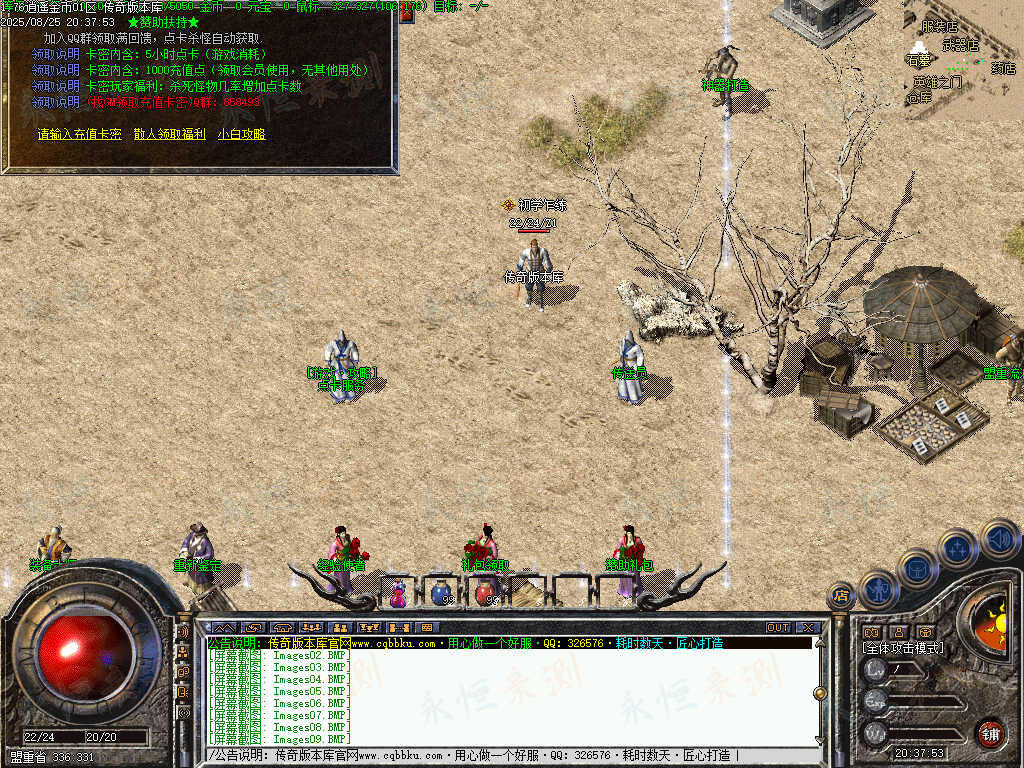Toggle sound with the speaker button
The width and height of the screenshot is (1024, 768).
(x=998, y=539)
